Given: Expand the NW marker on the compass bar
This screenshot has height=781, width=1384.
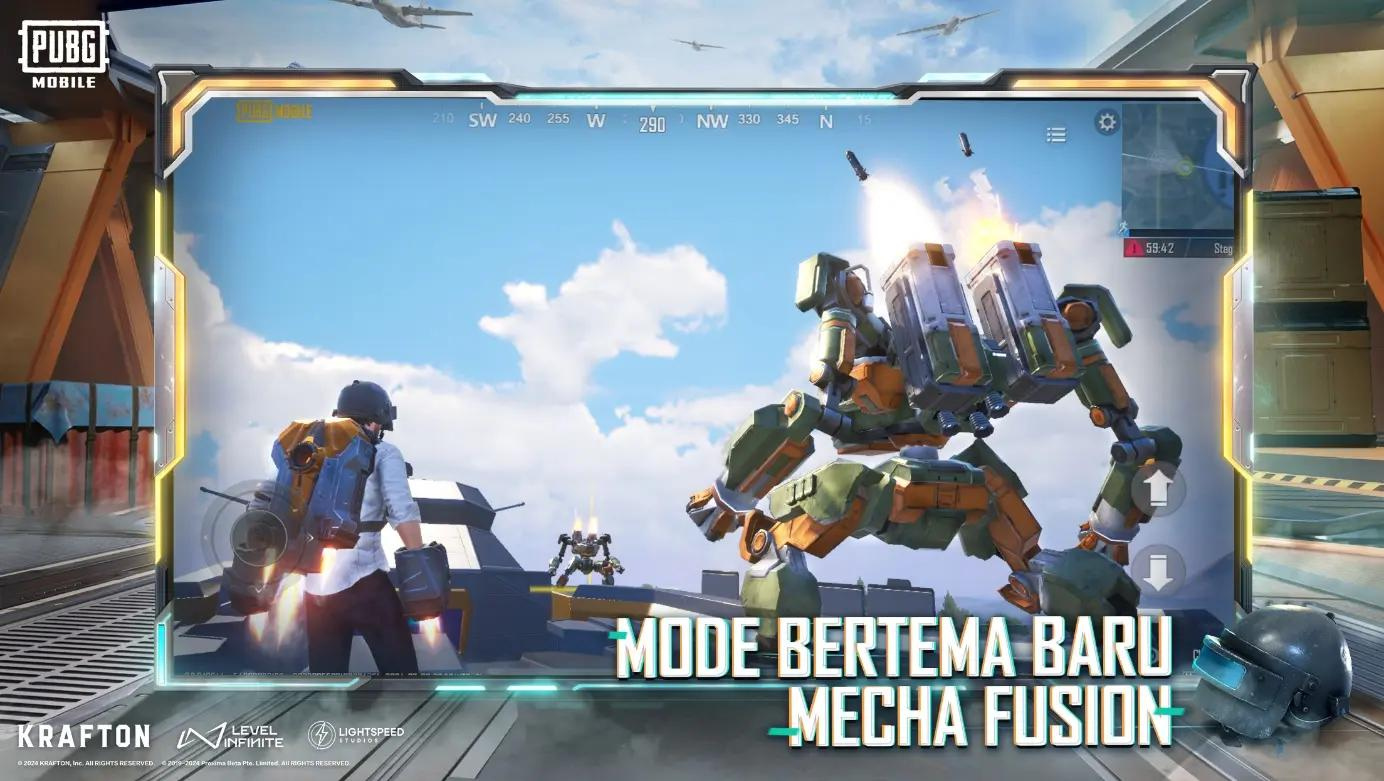Looking at the screenshot, I should 713,120.
